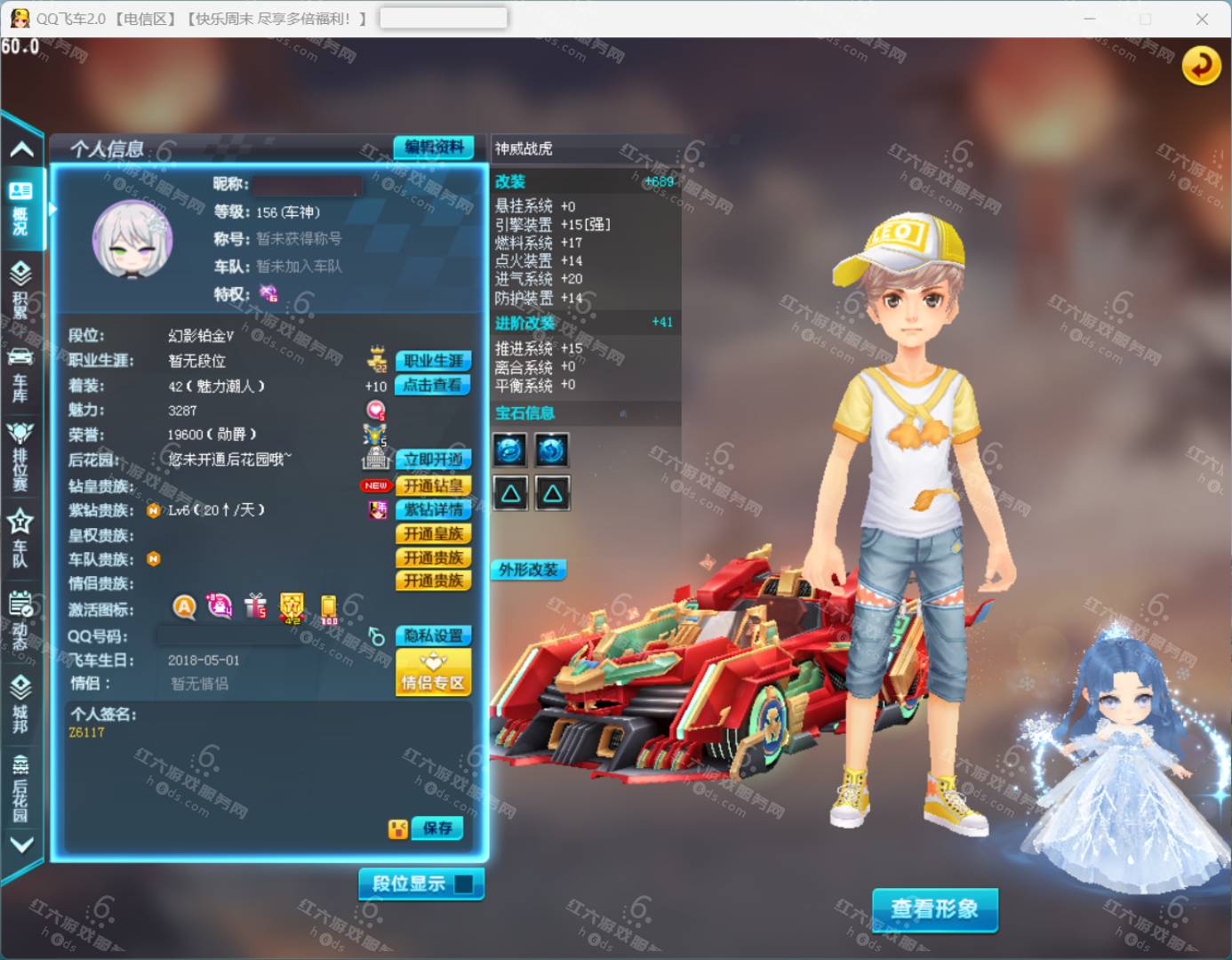Open the 职业生涯 career button
This screenshot has height=960, width=1232.
(433, 361)
